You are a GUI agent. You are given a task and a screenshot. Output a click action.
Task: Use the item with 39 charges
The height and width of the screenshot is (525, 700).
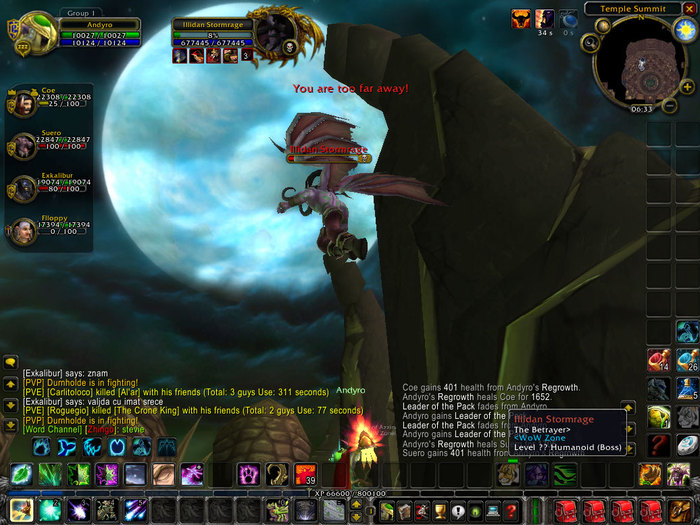tap(305, 474)
